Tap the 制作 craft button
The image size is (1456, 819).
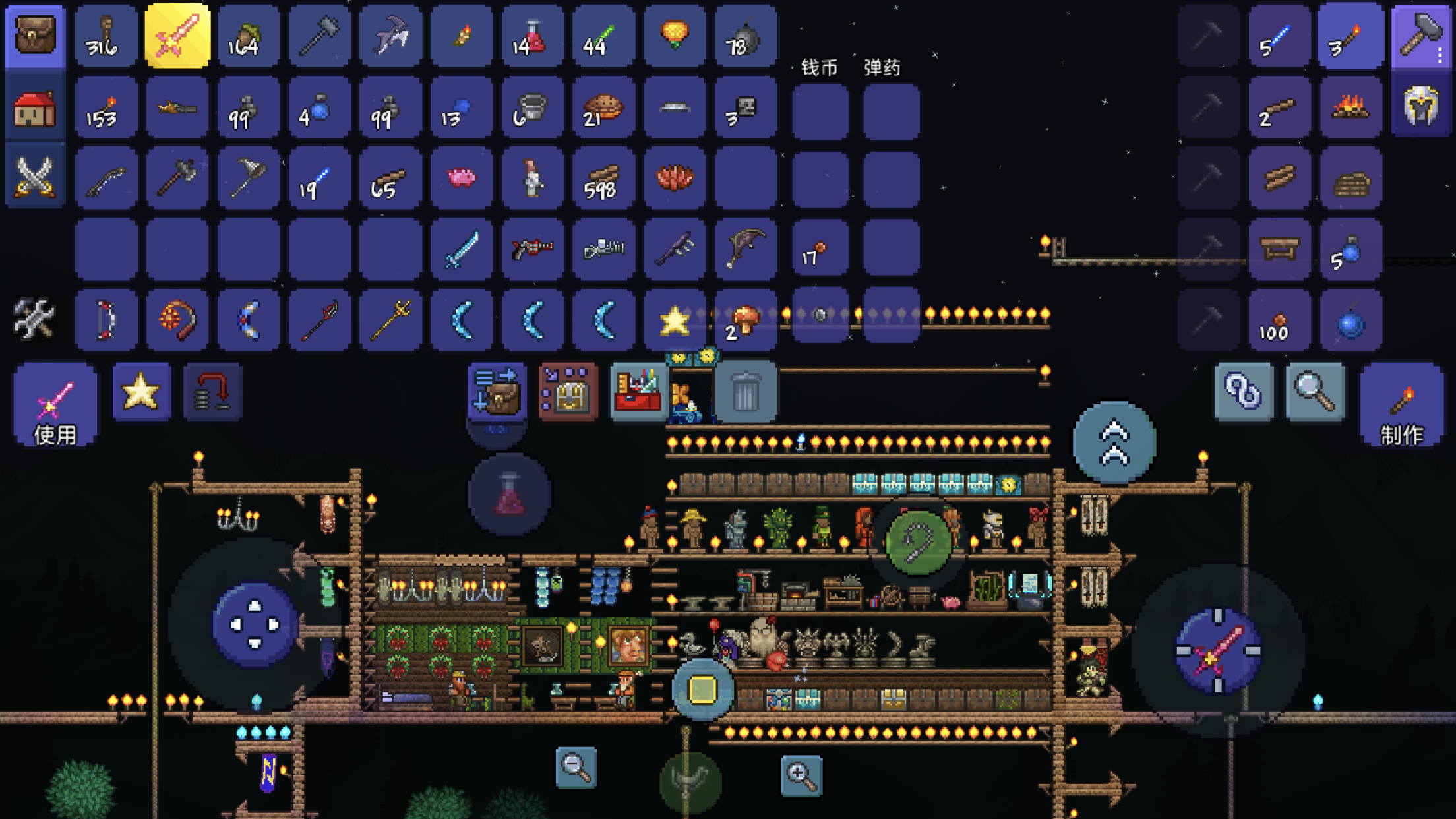click(1402, 405)
